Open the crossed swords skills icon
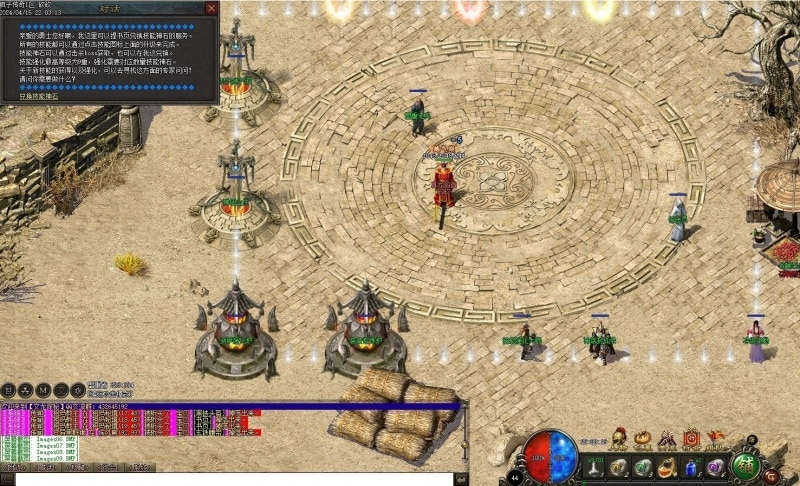Viewport: 800px width, 486px height. tap(667, 440)
